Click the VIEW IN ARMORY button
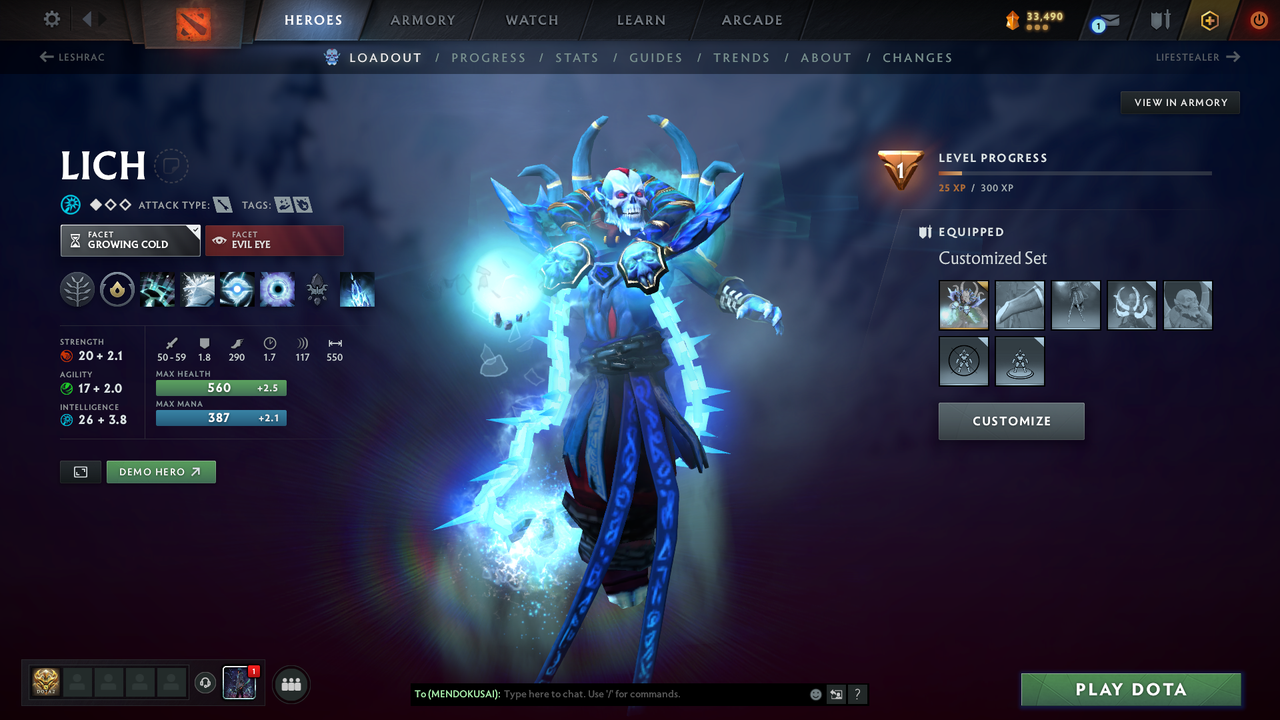 point(1179,102)
